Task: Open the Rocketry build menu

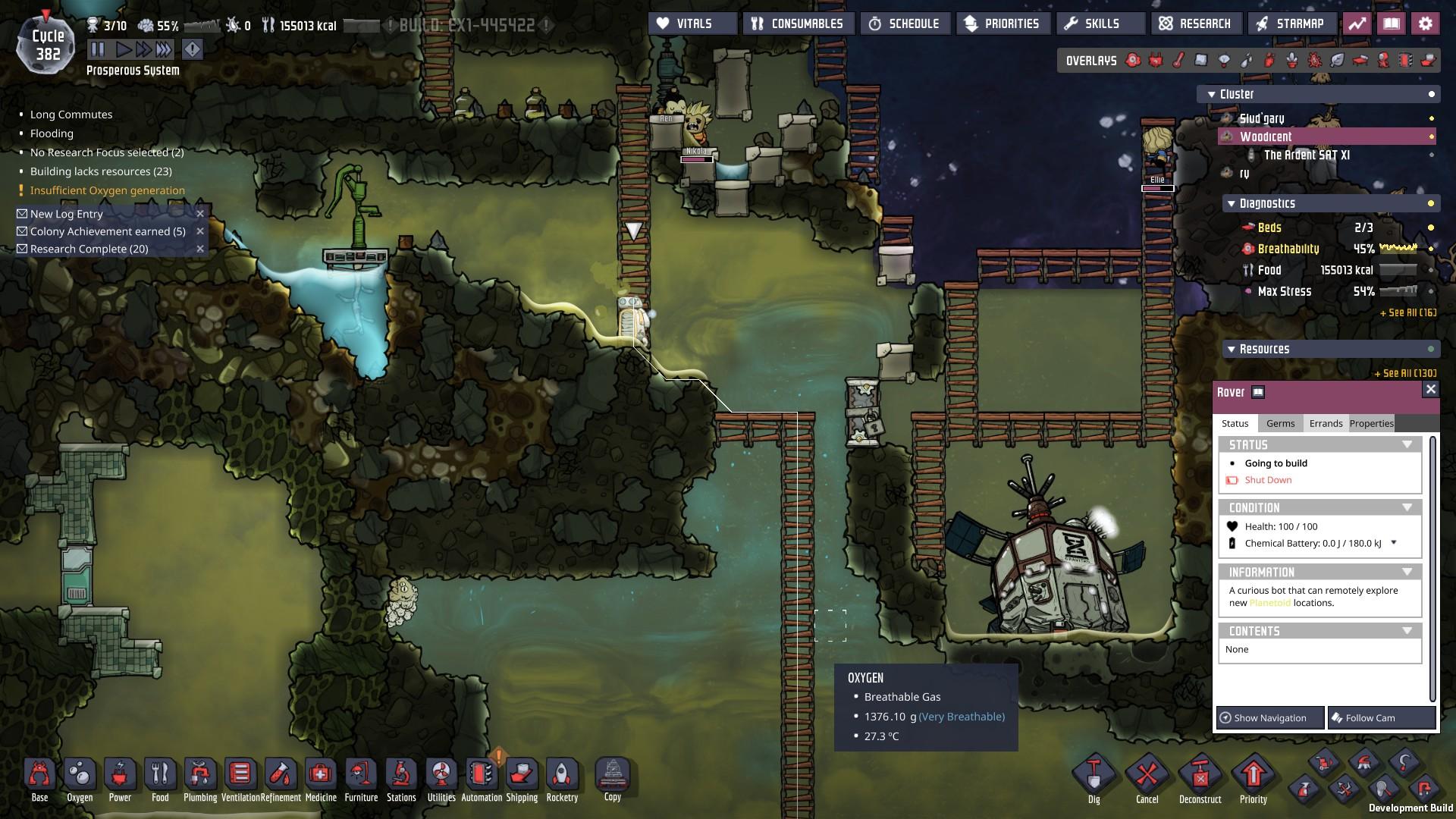Action: pyautogui.click(x=562, y=779)
